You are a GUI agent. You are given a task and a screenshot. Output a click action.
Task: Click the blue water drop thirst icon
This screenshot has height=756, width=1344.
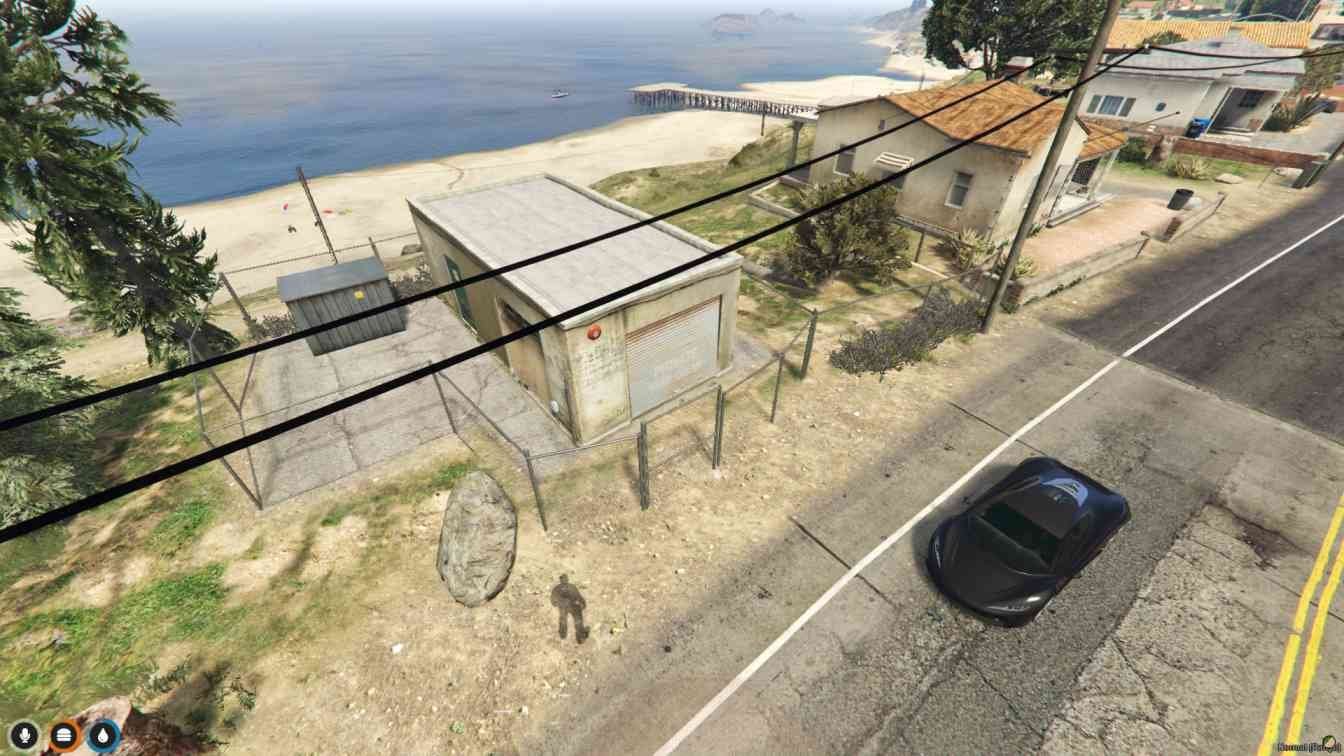point(104,736)
